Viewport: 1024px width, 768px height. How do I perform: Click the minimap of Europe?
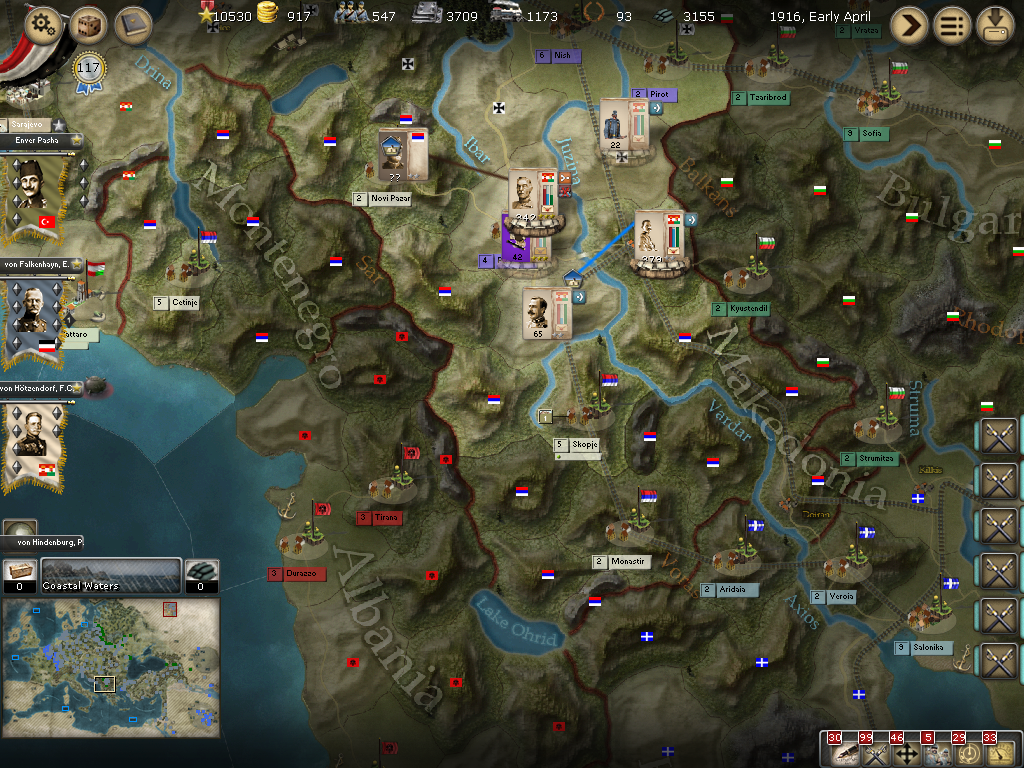pos(110,667)
